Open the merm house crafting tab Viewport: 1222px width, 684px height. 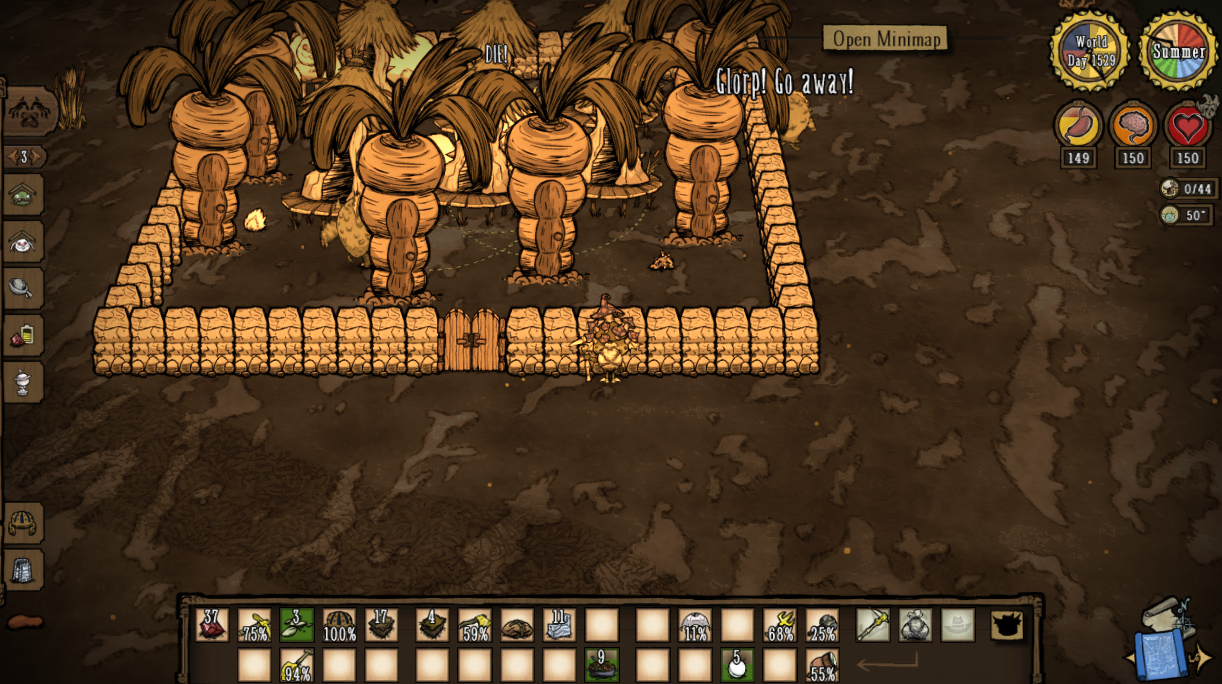click(x=22, y=195)
